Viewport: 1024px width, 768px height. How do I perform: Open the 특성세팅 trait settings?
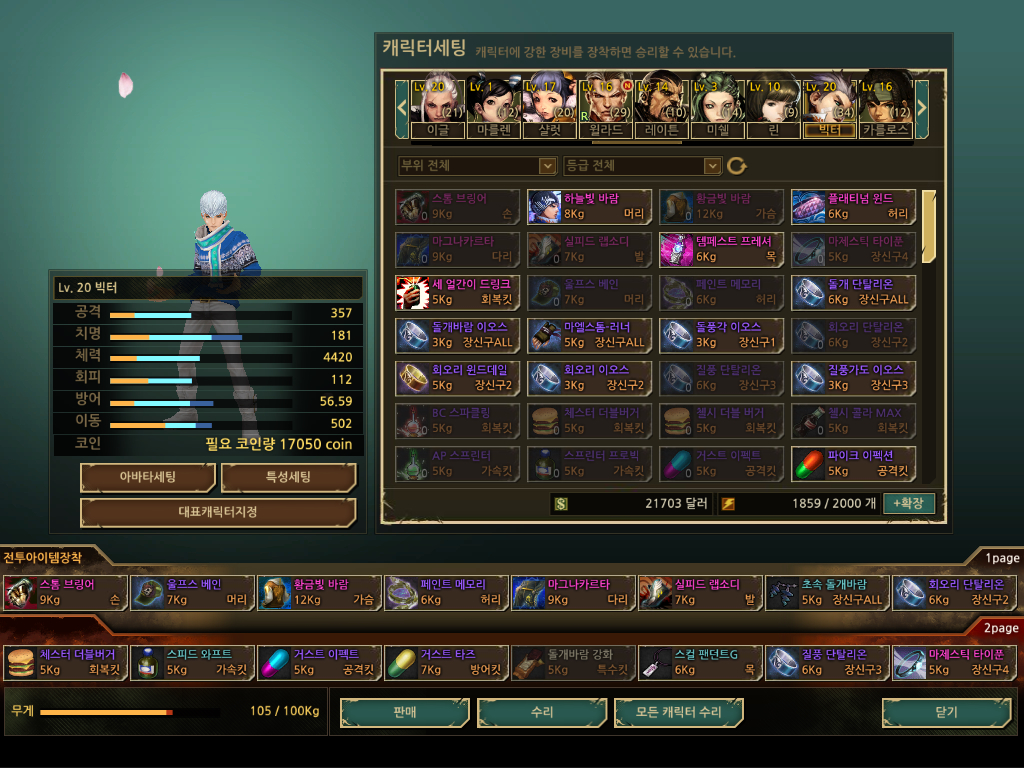pyautogui.click(x=288, y=477)
